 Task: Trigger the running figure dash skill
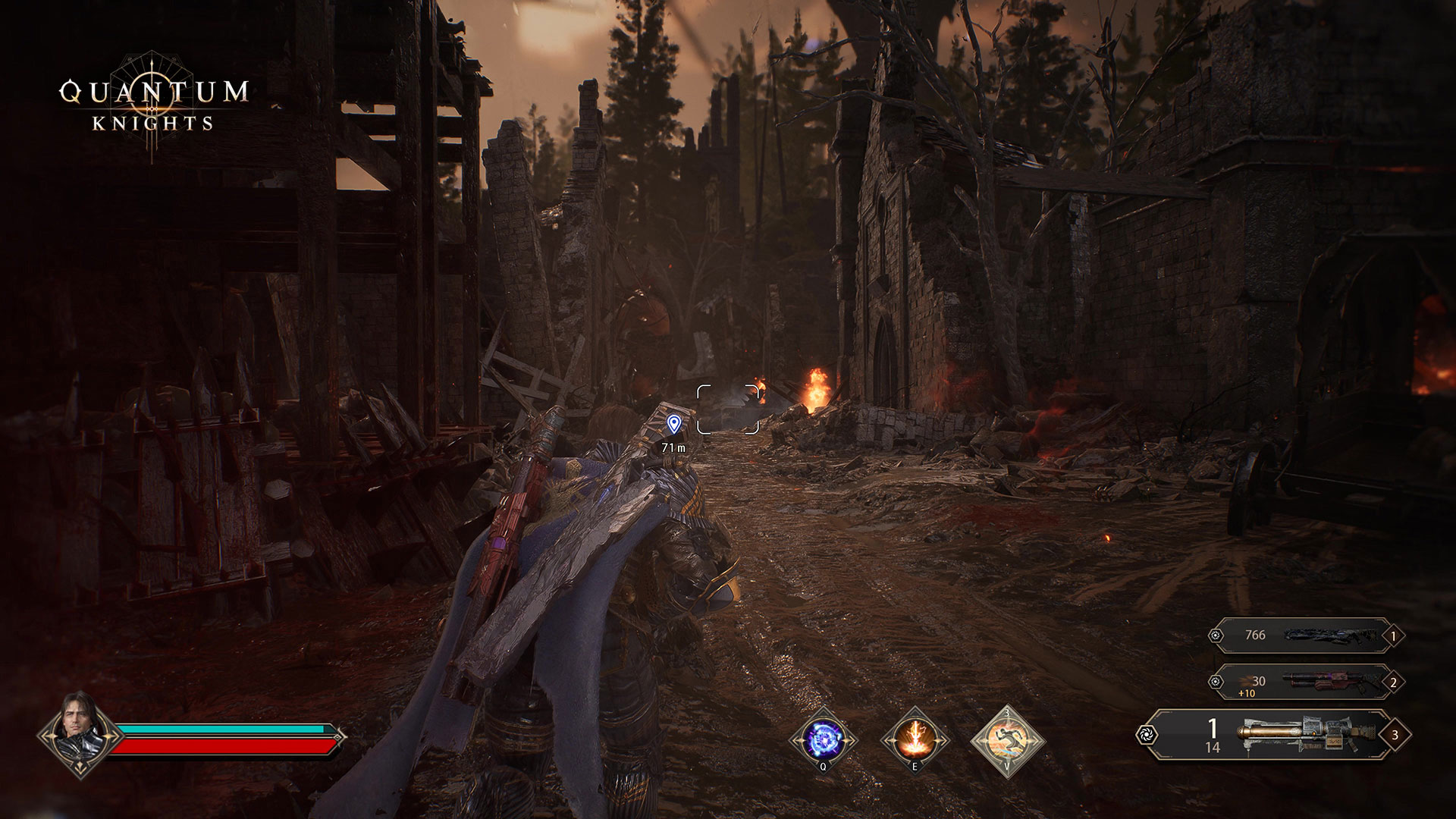[1007, 739]
